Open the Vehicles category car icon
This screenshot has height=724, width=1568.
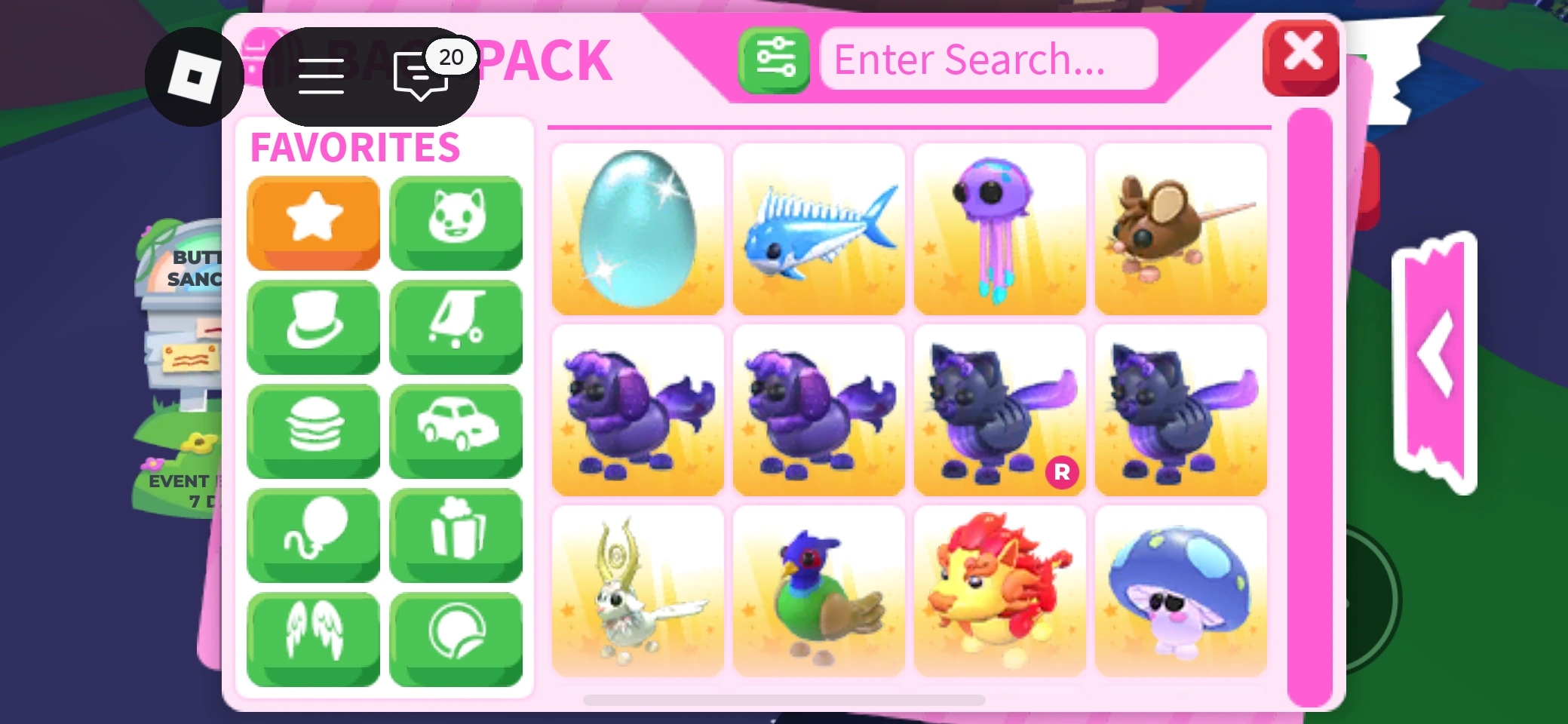pyautogui.click(x=456, y=431)
